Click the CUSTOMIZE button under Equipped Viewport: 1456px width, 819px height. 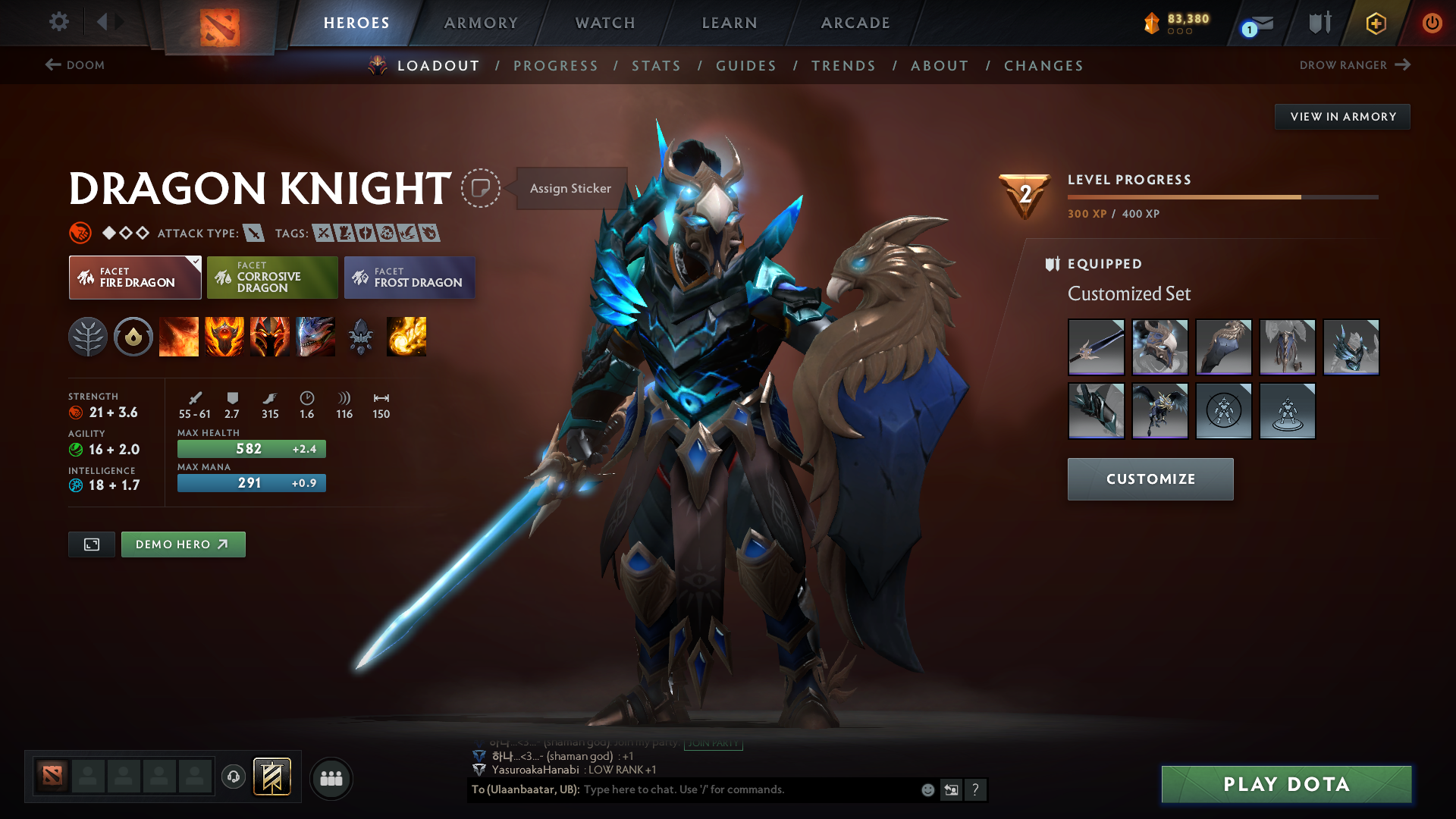1150,479
